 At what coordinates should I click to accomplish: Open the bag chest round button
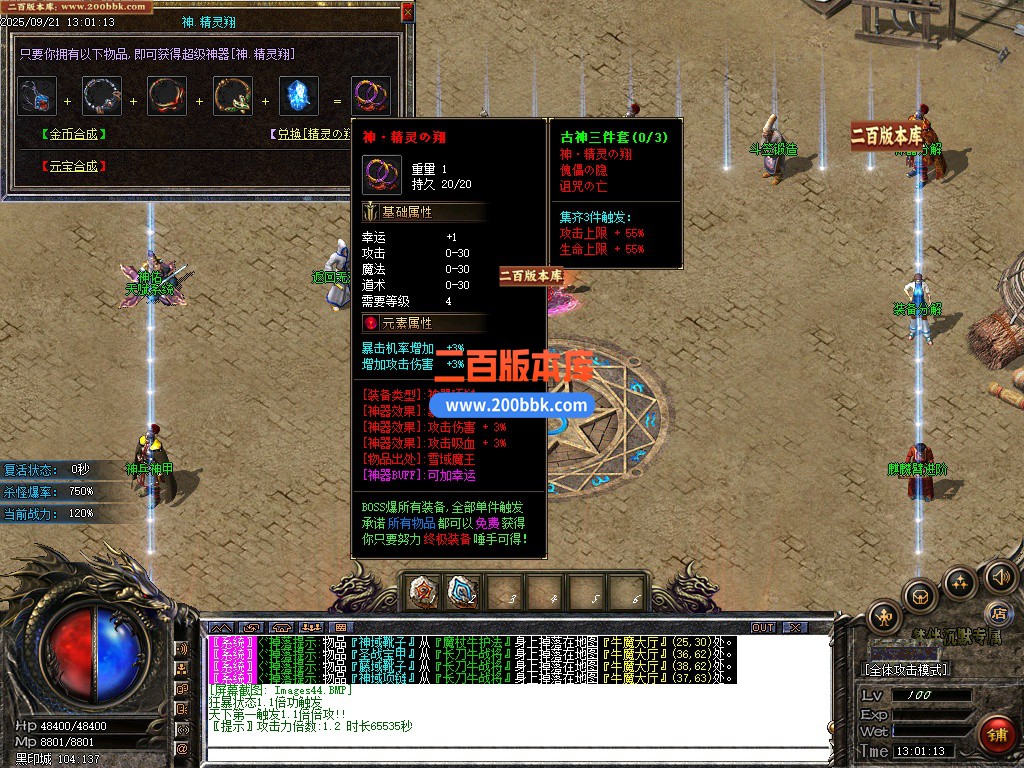[x=920, y=597]
